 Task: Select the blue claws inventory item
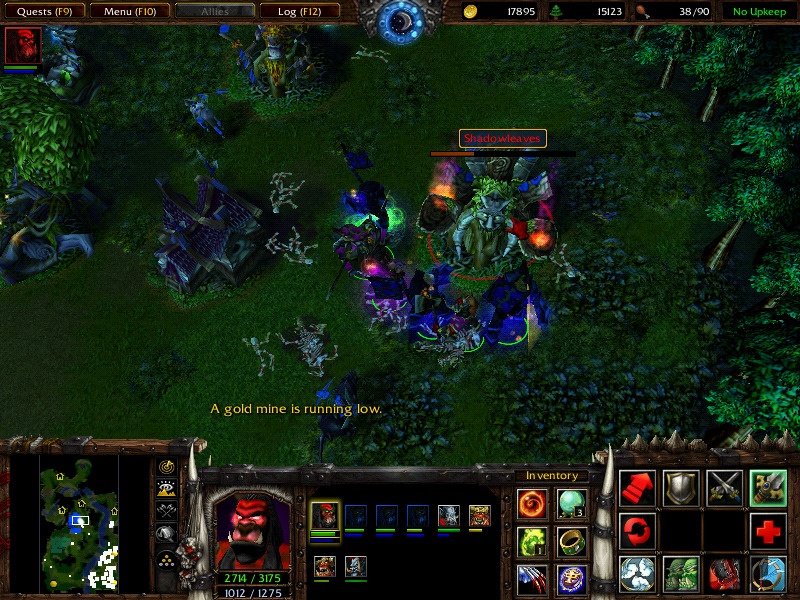pyautogui.click(x=531, y=577)
